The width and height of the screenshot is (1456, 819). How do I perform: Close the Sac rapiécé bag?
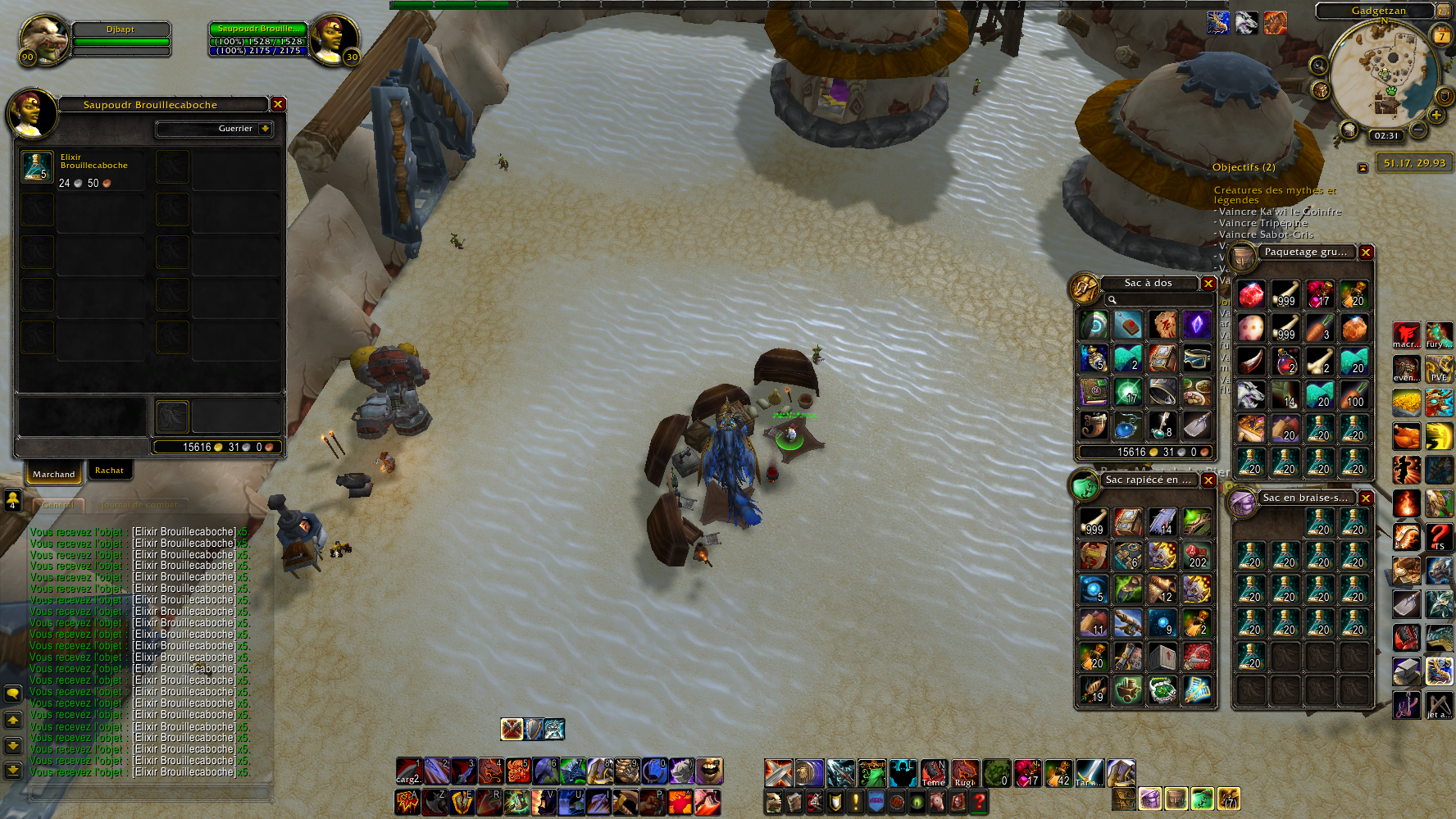coord(1208,480)
